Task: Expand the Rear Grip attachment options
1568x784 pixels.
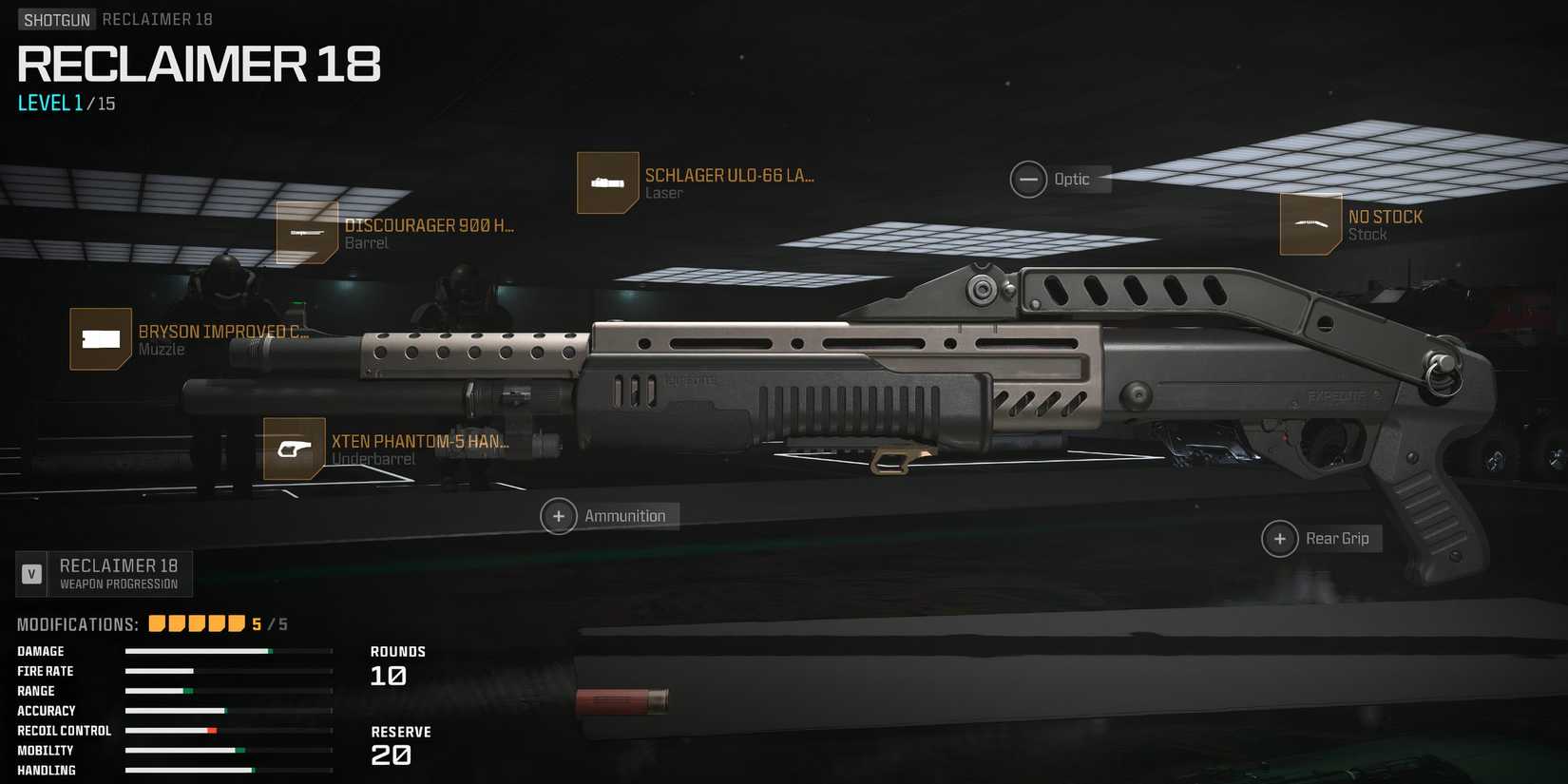Action: click(1279, 538)
